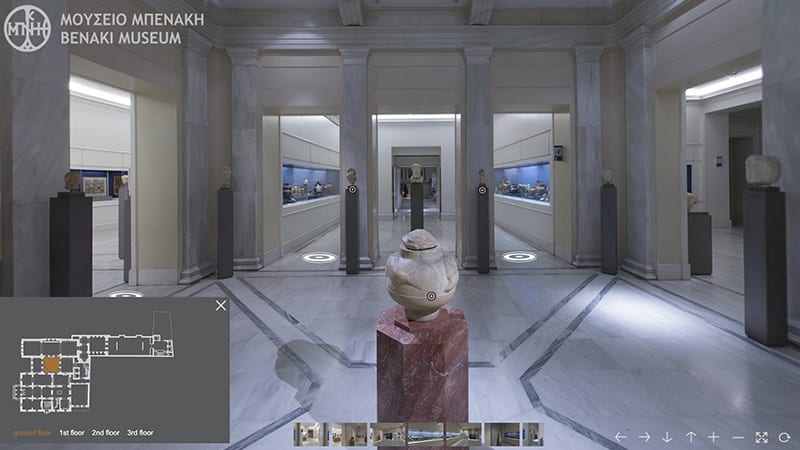Close the floor plan panel
The width and height of the screenshot is (800, 450).
(x=221, y=306)
